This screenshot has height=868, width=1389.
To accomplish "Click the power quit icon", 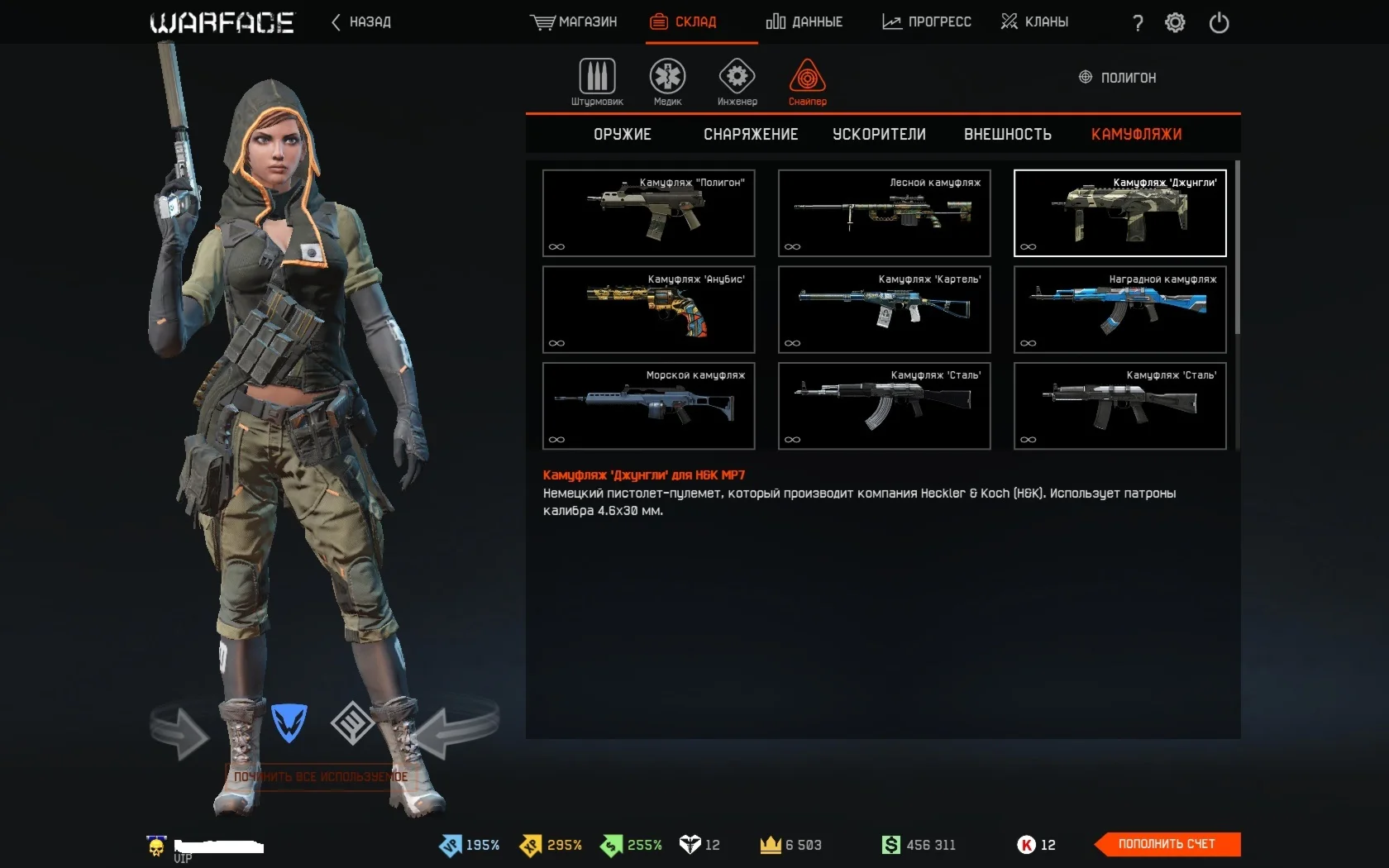I will (x=1219, y=23).
